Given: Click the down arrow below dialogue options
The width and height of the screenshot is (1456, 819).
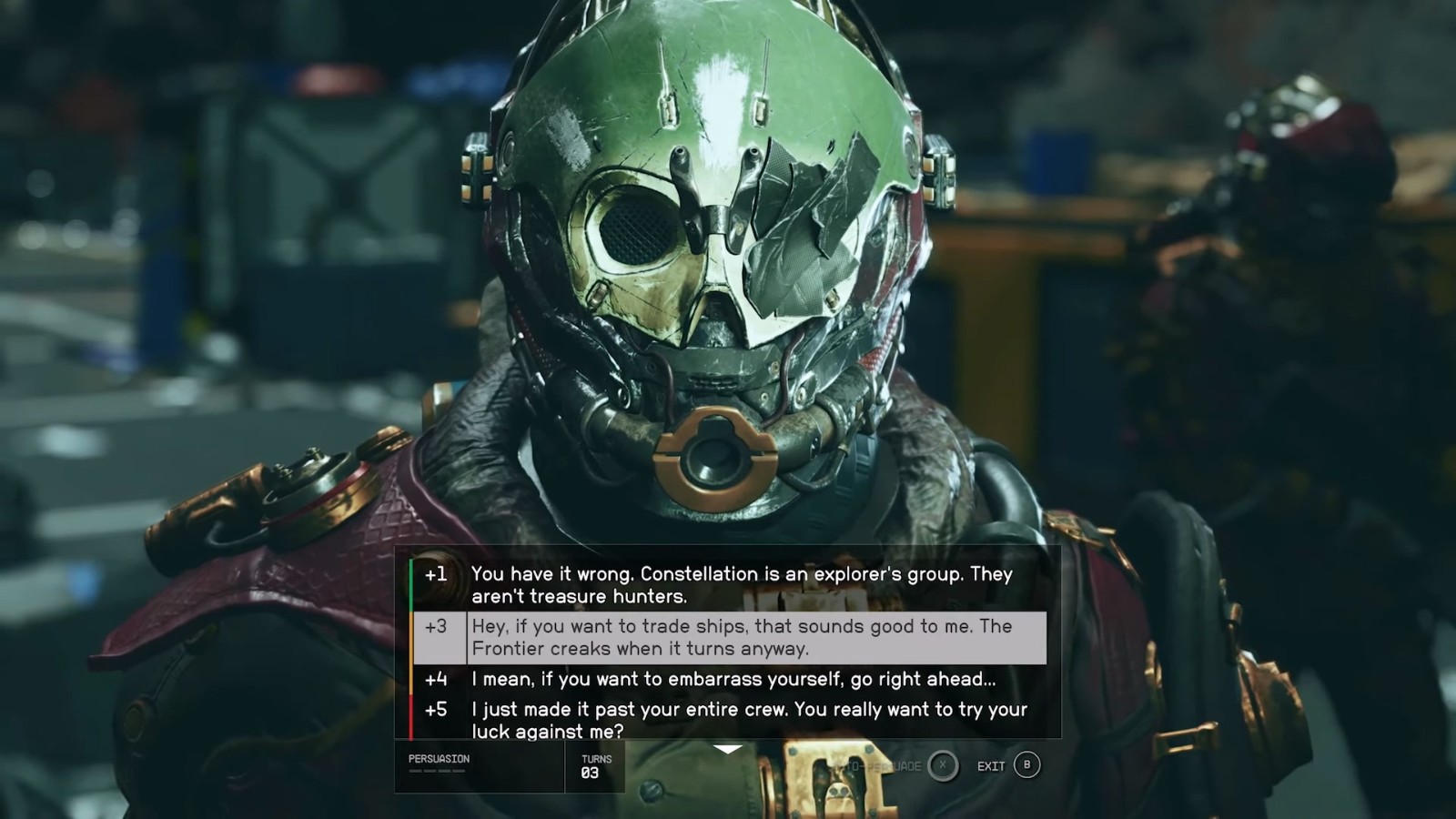Looking at the screenshot, I should [728, 750].
